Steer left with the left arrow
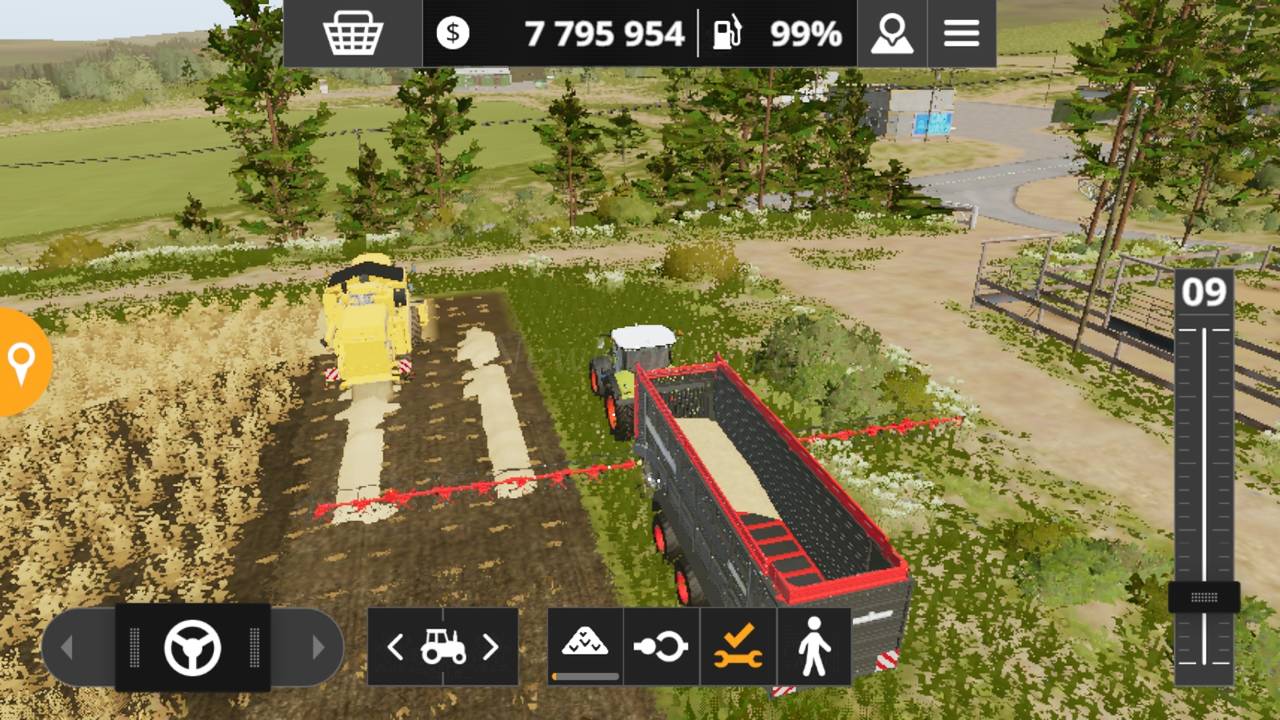The height and width of the screenshot is (720, 1280). (67, 648)
